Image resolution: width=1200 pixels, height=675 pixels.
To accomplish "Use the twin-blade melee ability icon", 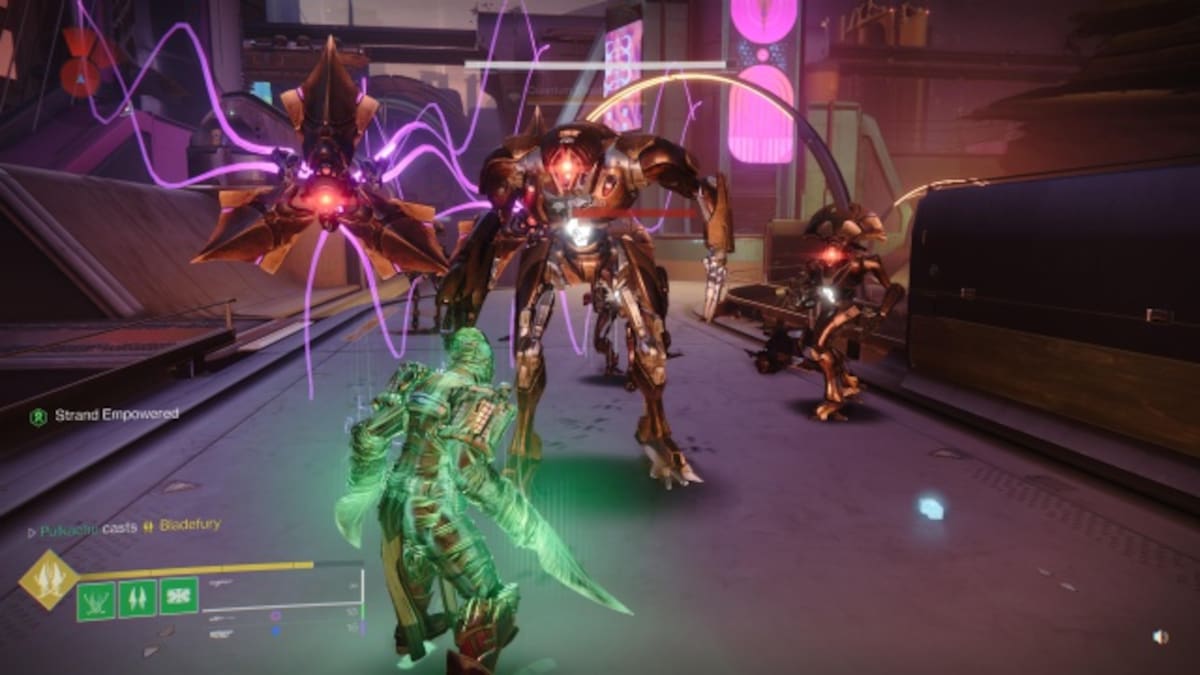I will coord(137,599).
